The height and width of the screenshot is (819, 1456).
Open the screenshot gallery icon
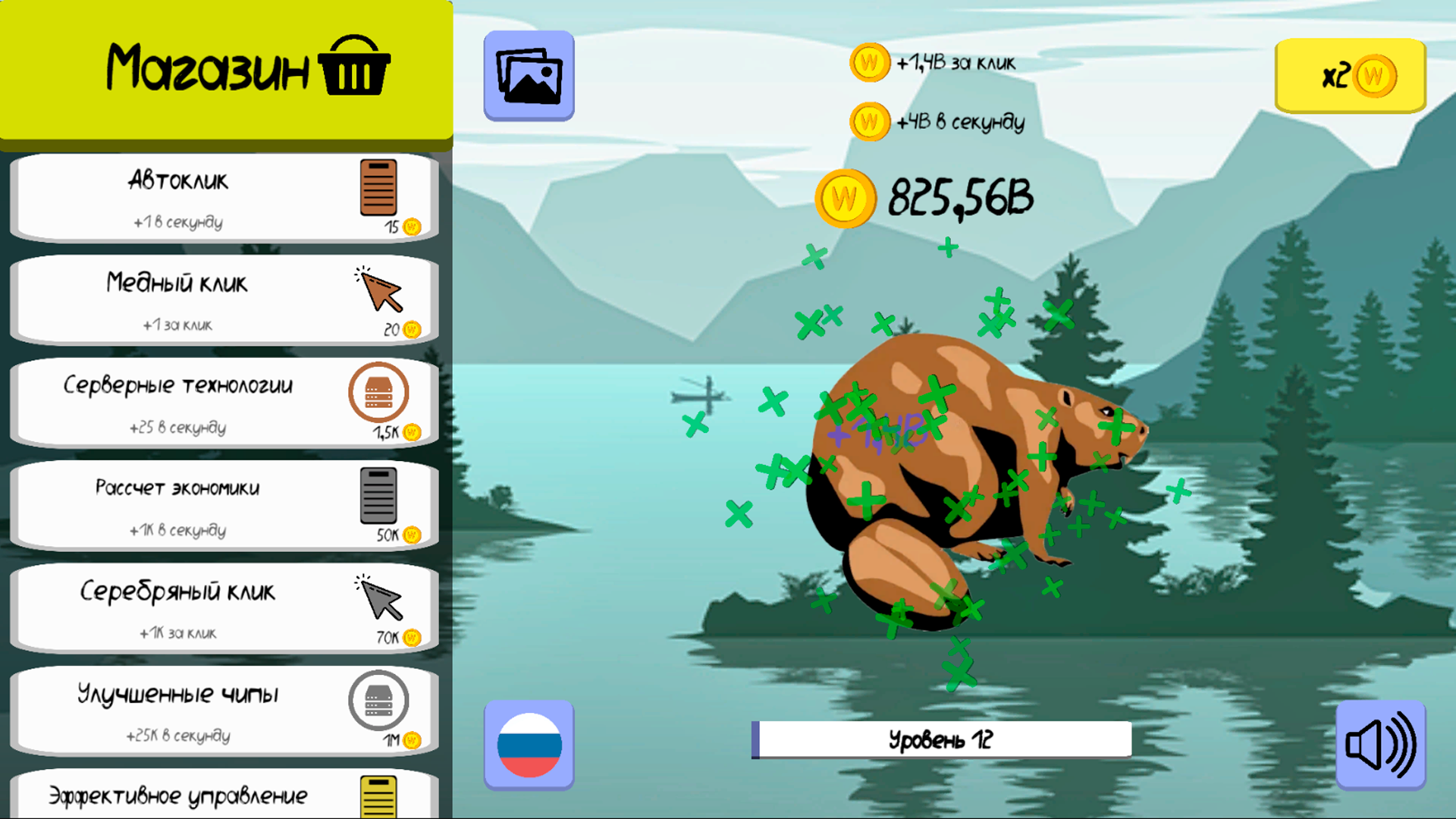pos(529,74)
